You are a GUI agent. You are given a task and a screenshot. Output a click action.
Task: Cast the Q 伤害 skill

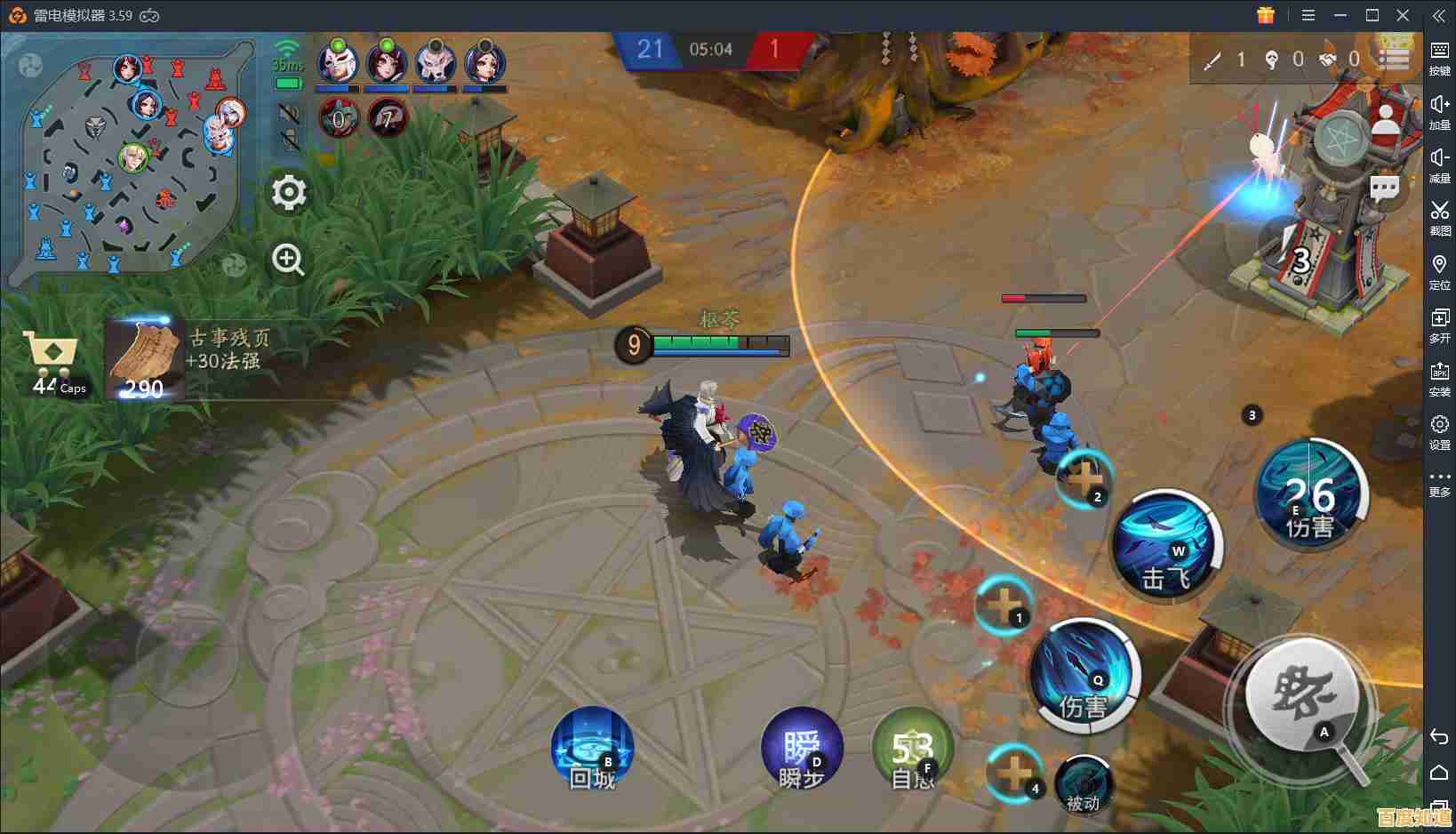[x=1084, y=676]
